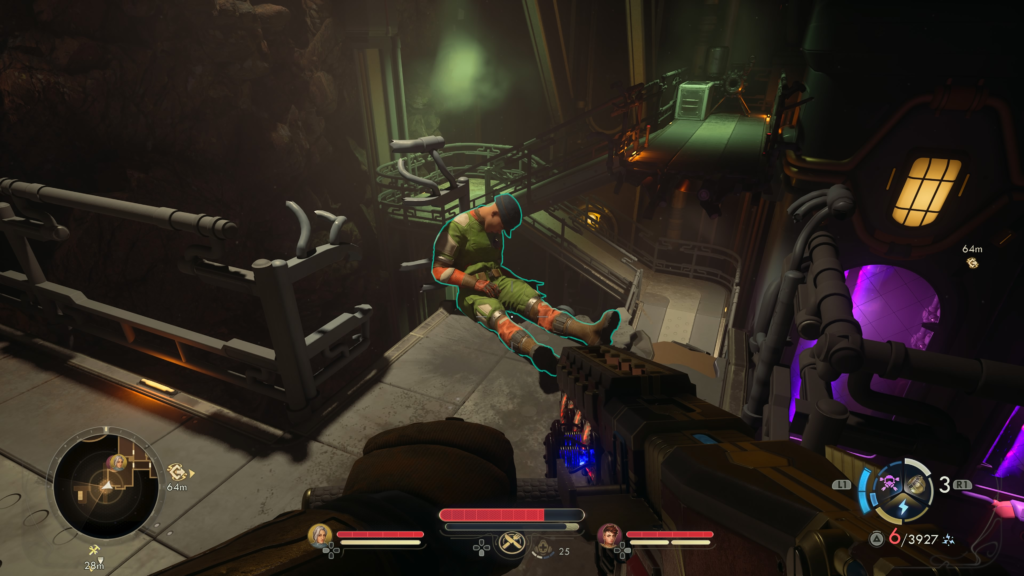
Task: Click the grey-haired companion portrait
Action: pos(320,535)
